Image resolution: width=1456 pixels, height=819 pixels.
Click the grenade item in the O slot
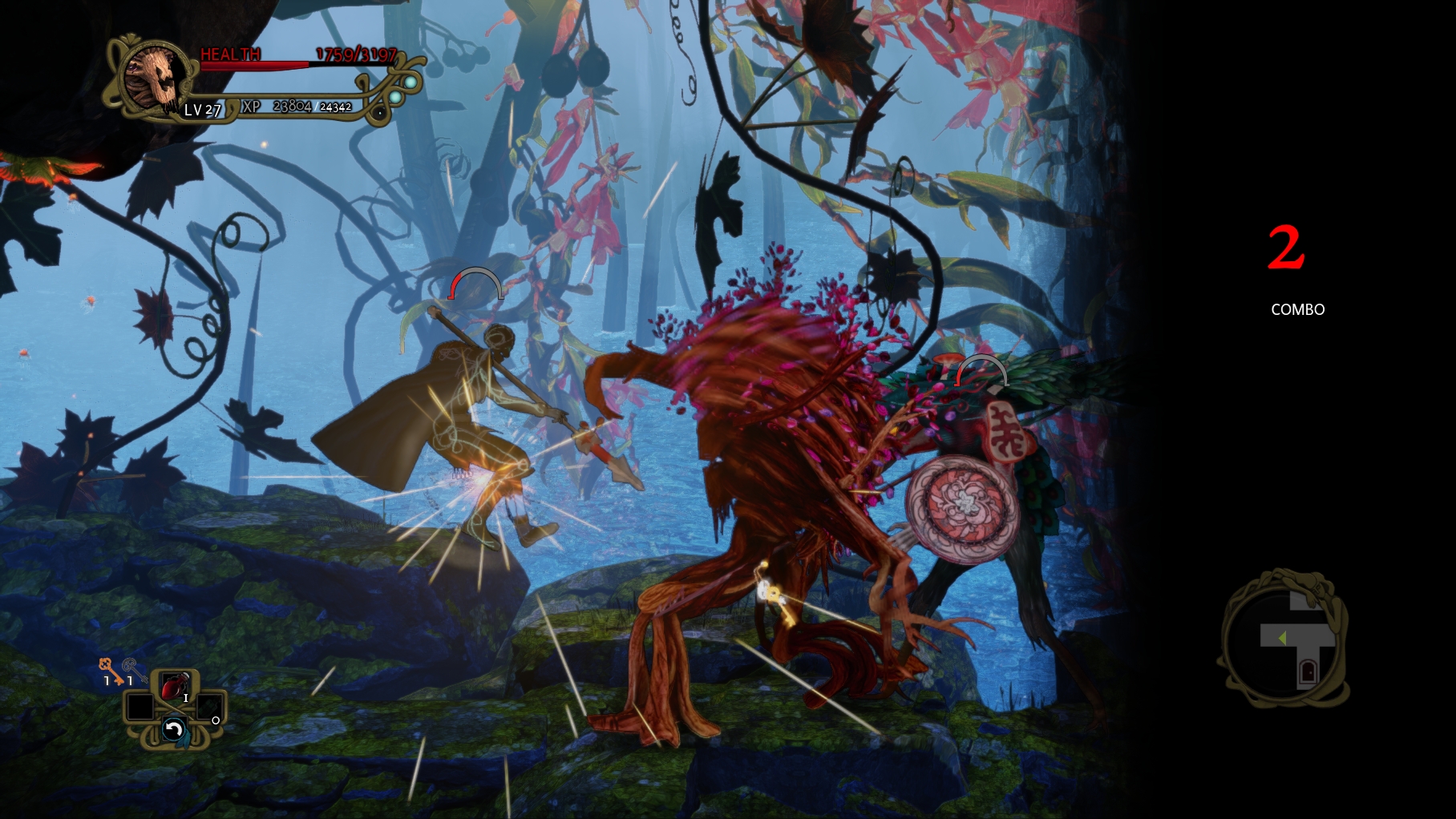(209, 707)
